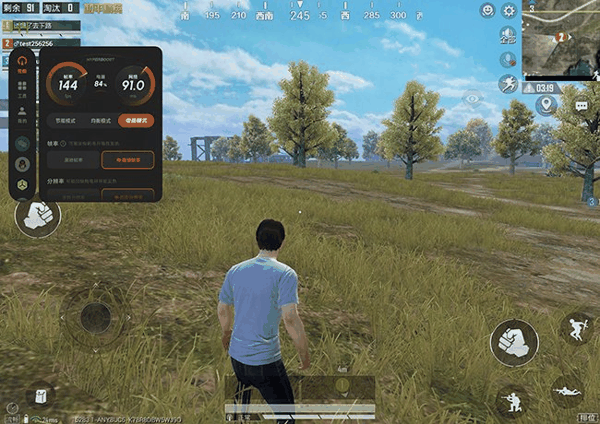Punch with the right-side fist button
The height and width of the screenshot is (424, 600).
click(513, 343)
